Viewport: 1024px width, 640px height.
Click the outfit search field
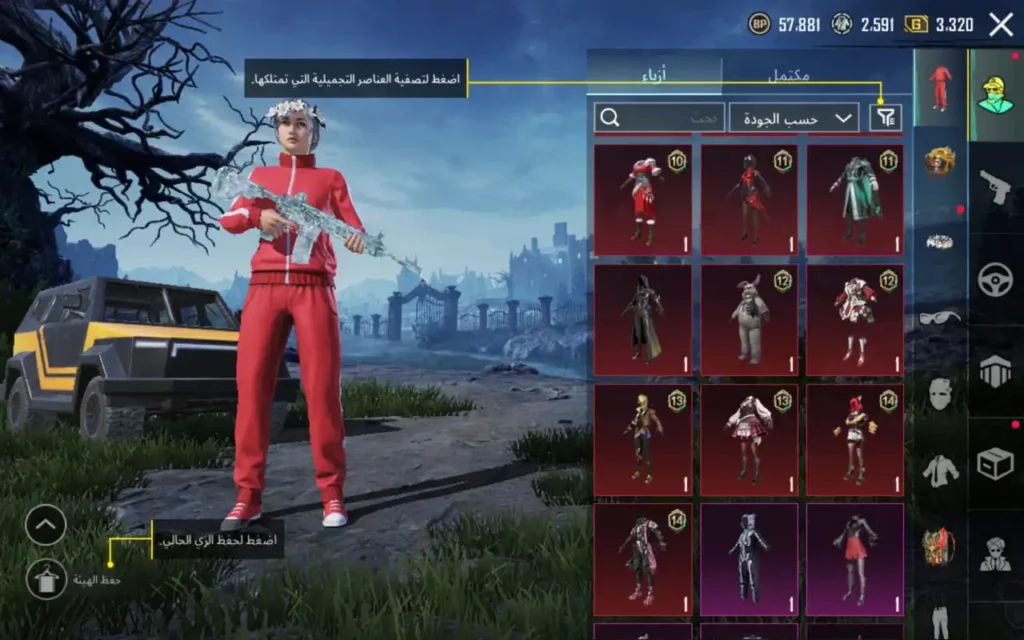click(x=660, y=118)
